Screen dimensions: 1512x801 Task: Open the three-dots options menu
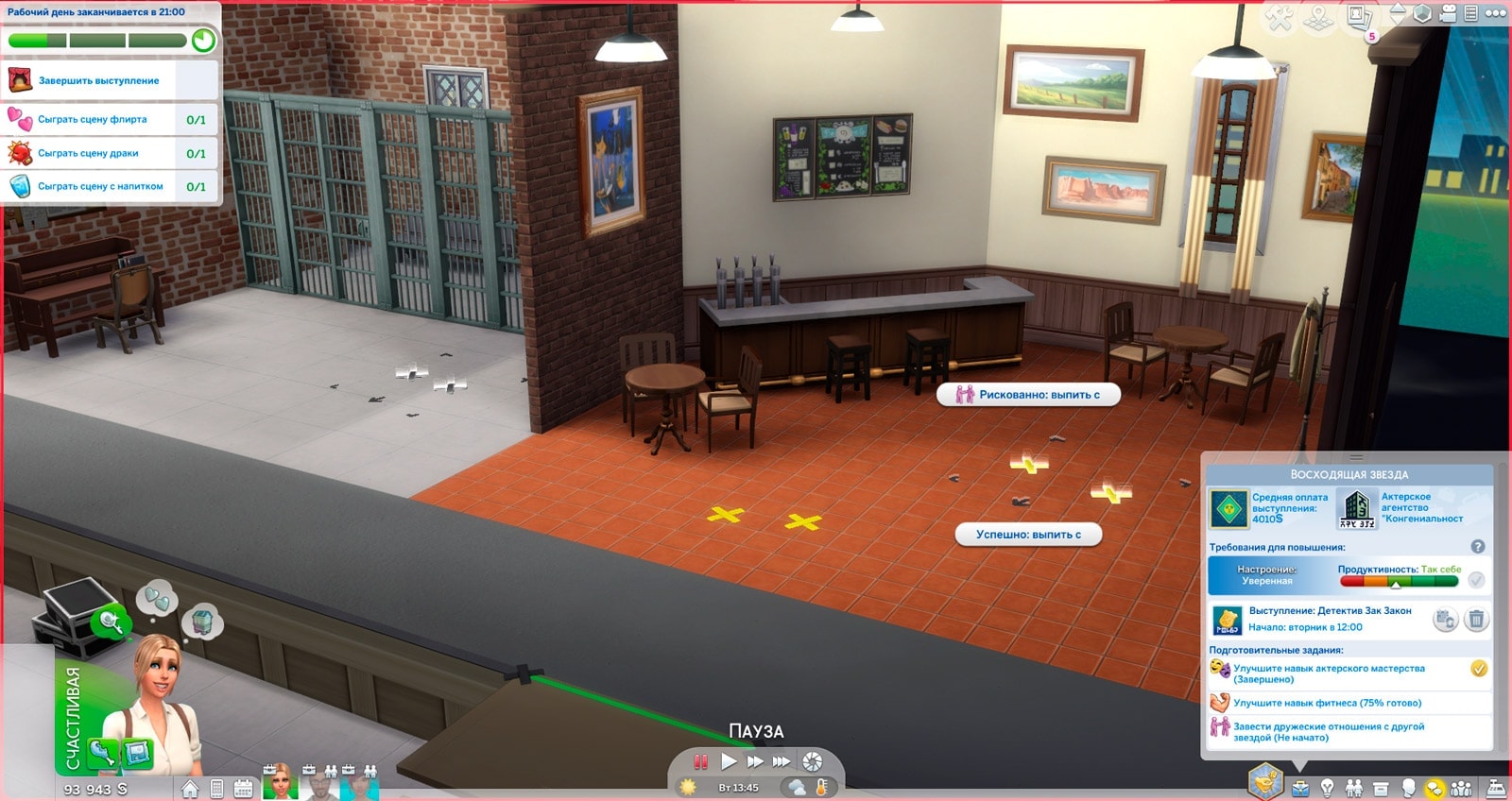(x=1495, y=13)
